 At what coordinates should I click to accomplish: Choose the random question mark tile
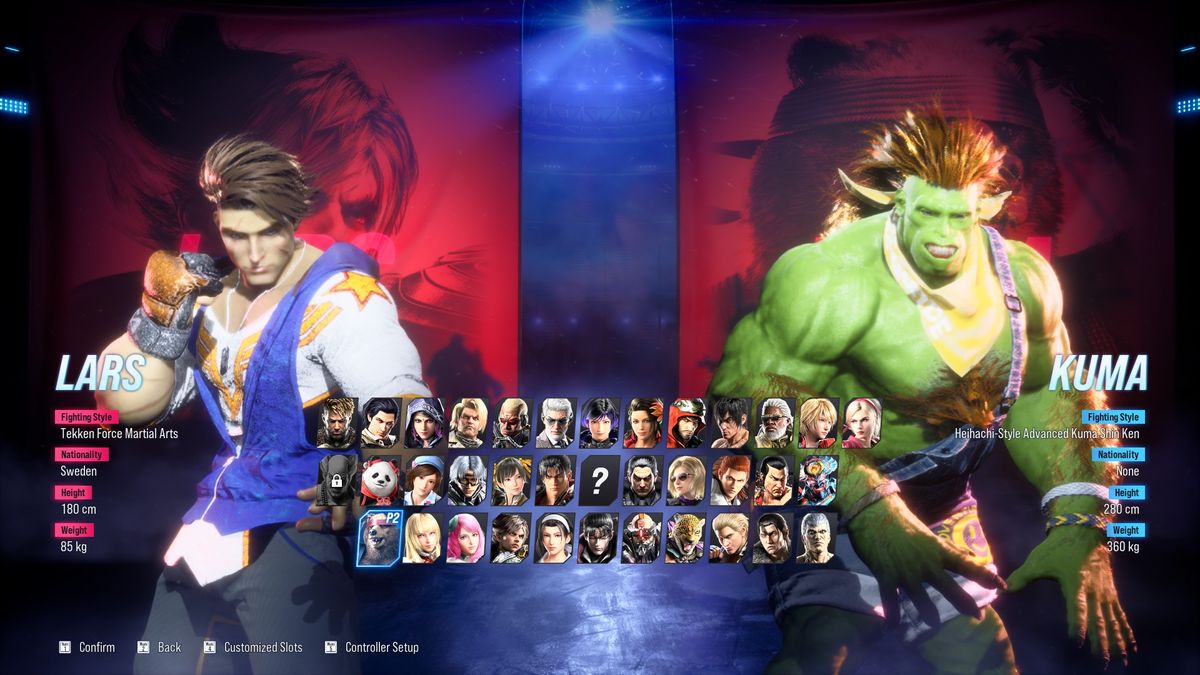click(599, 481)
